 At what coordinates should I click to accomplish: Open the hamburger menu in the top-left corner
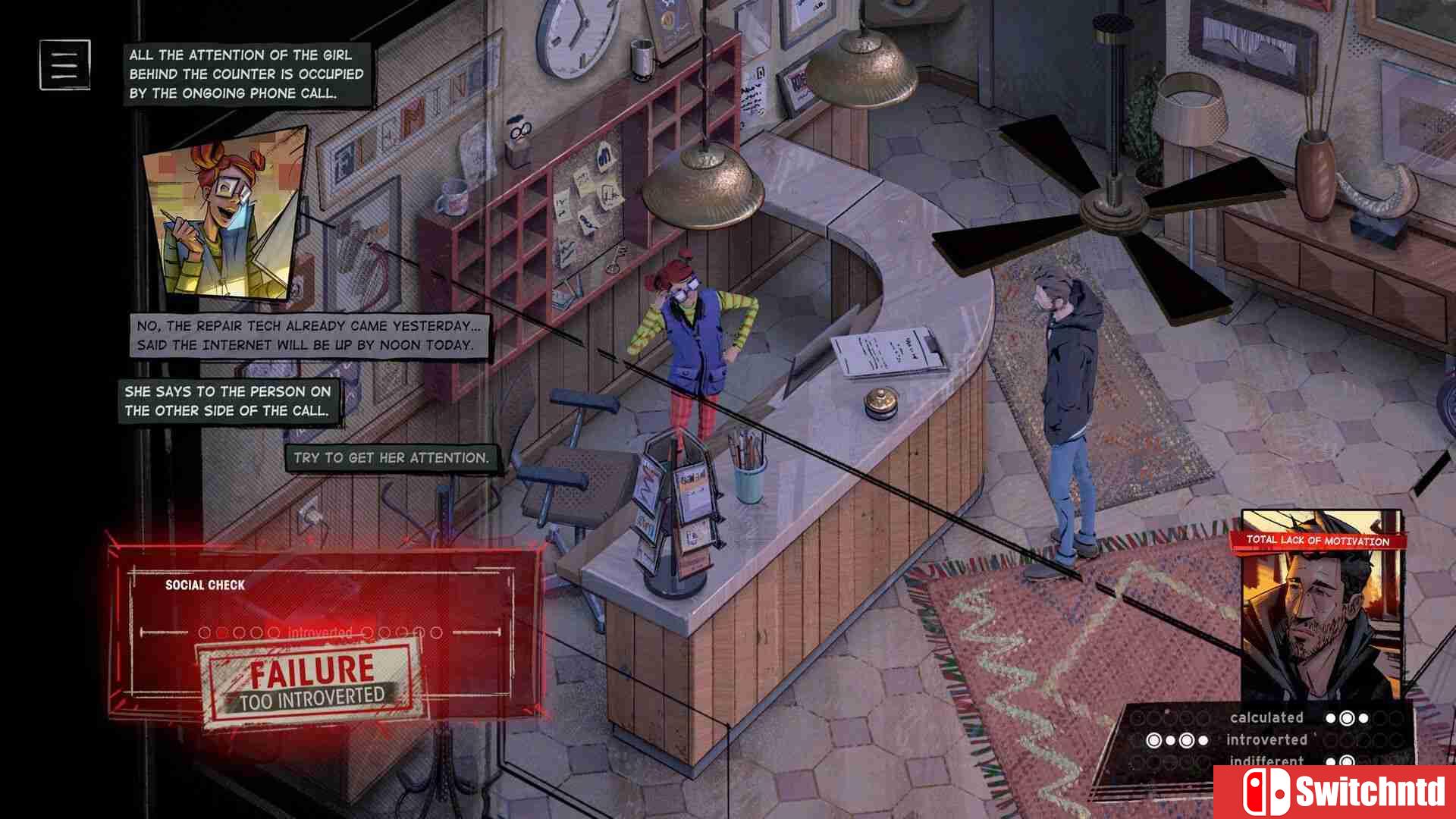pyautogui.click(x=64, y=65)
